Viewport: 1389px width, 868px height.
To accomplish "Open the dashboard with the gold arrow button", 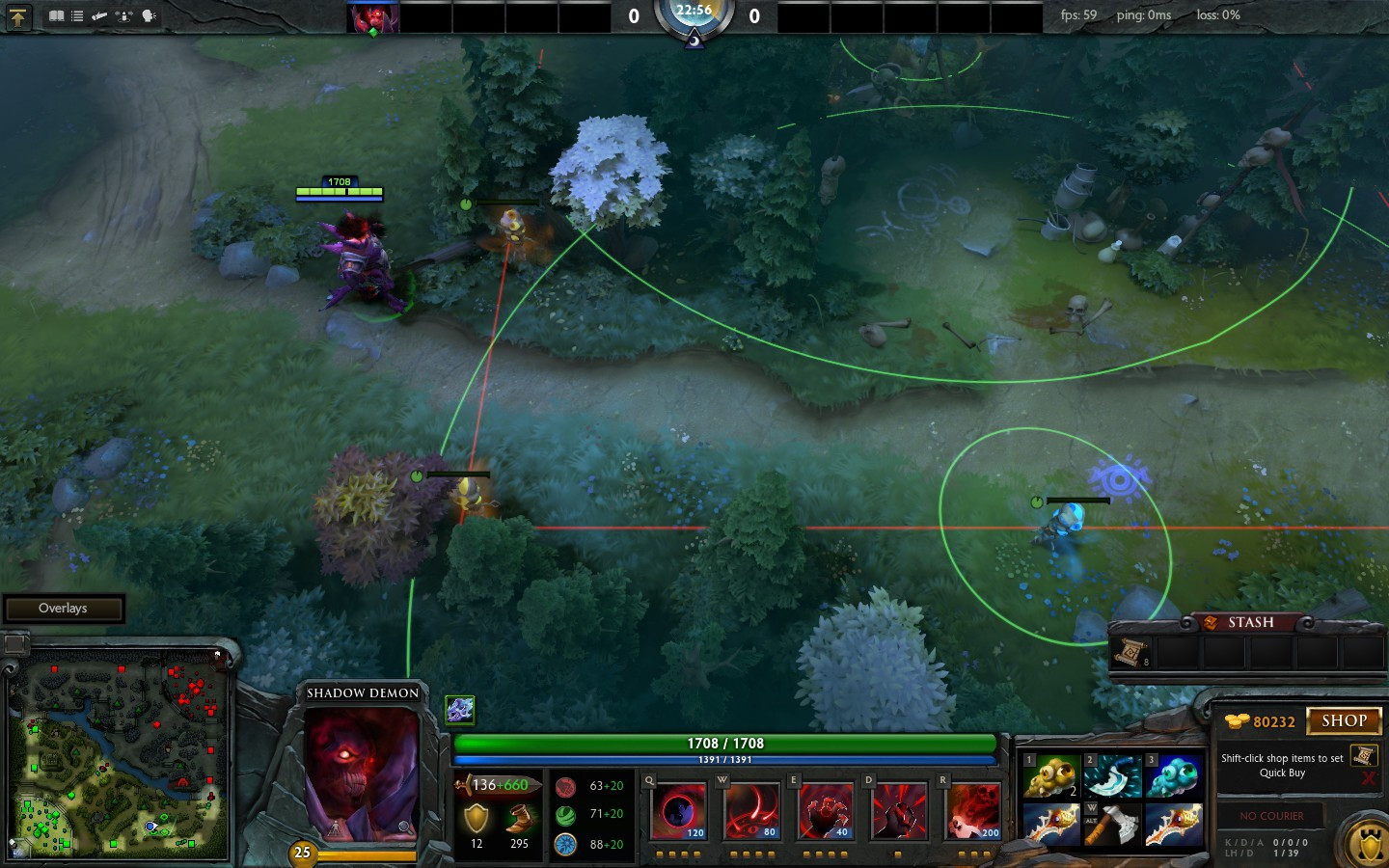I will point(18,16).
